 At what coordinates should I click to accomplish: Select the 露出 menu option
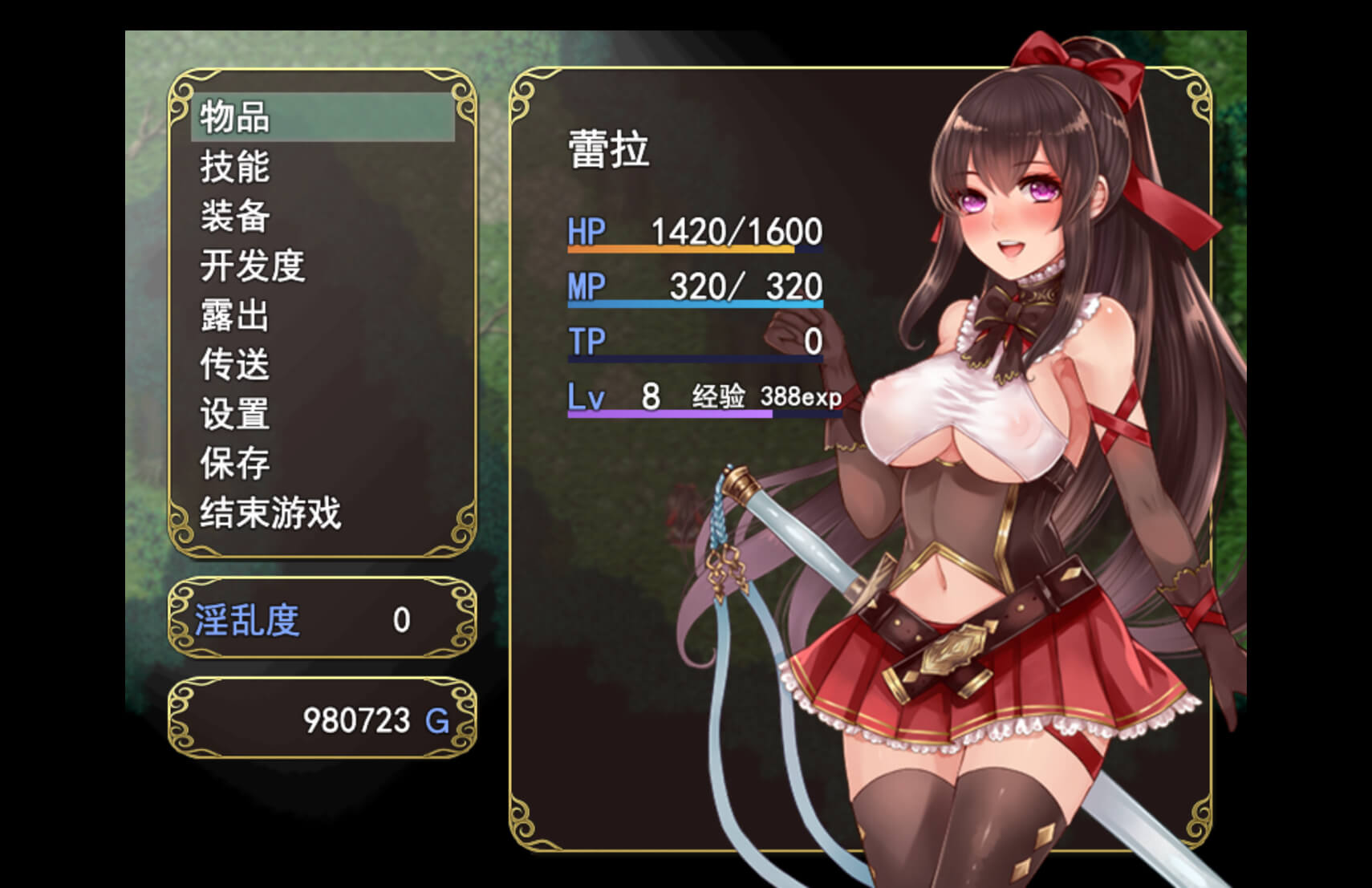pos(236,315)
